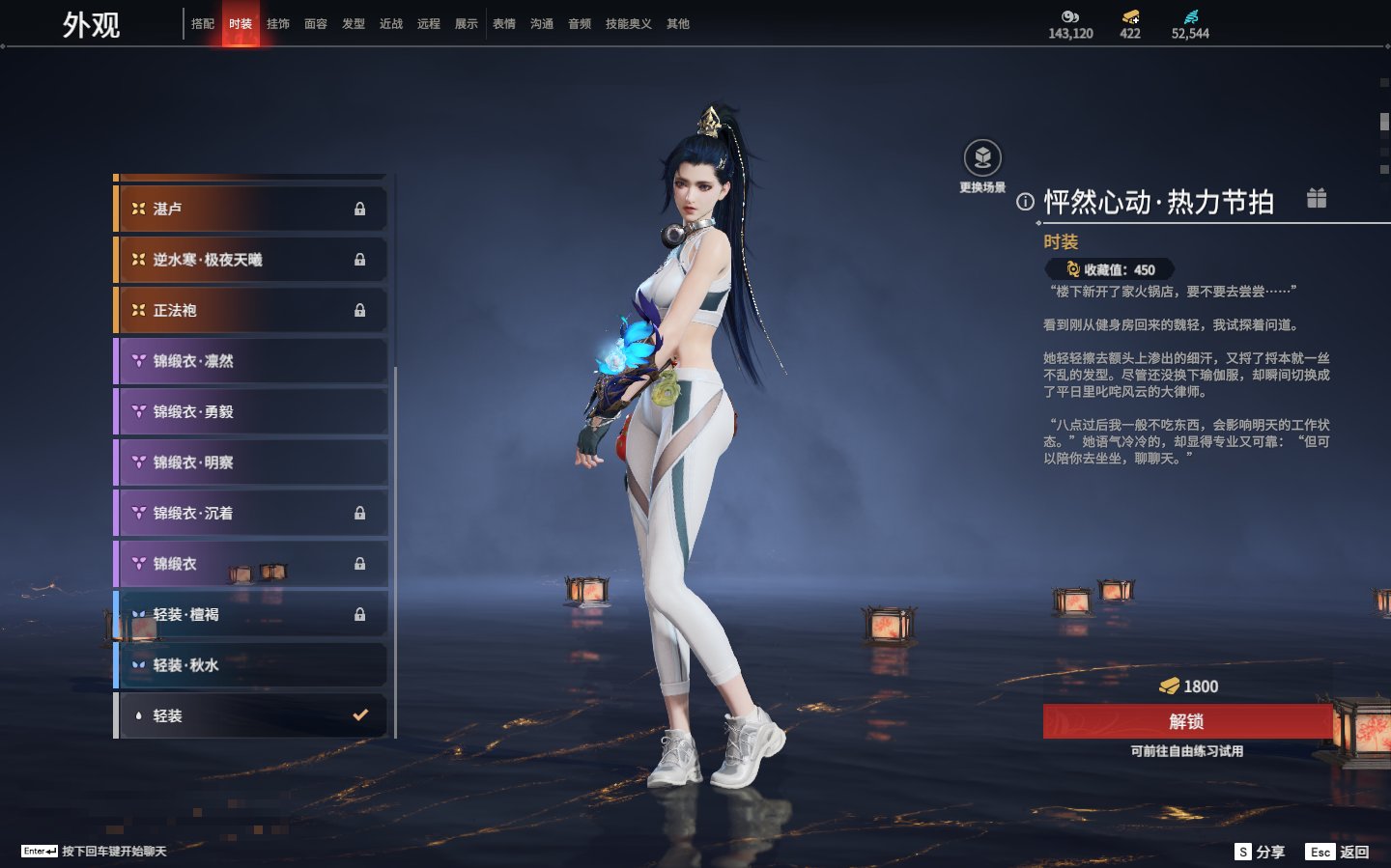
Task: Select the 面容 face tab
Action: tap(316, 24)
